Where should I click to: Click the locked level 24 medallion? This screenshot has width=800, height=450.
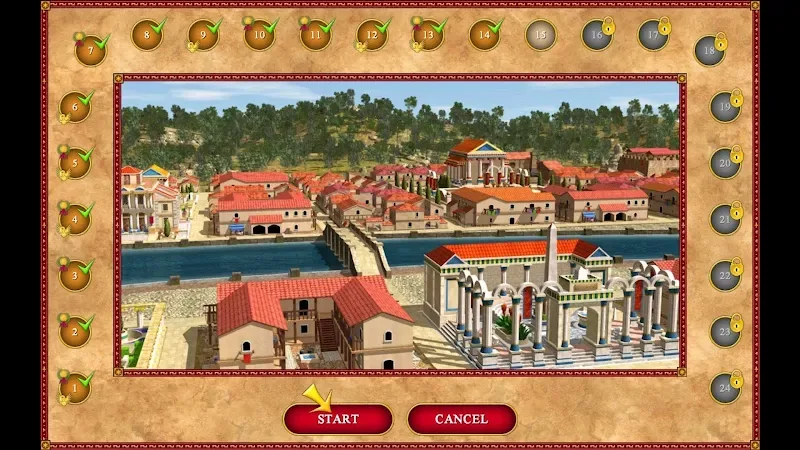(724, 387)
